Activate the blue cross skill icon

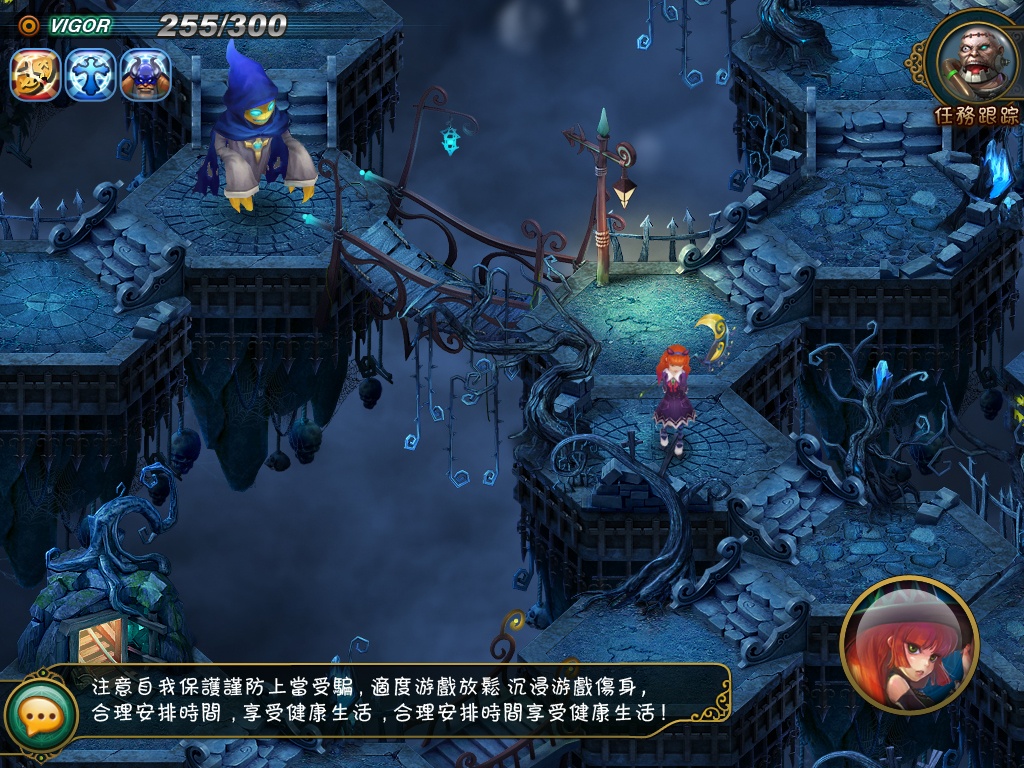(91, 75)
